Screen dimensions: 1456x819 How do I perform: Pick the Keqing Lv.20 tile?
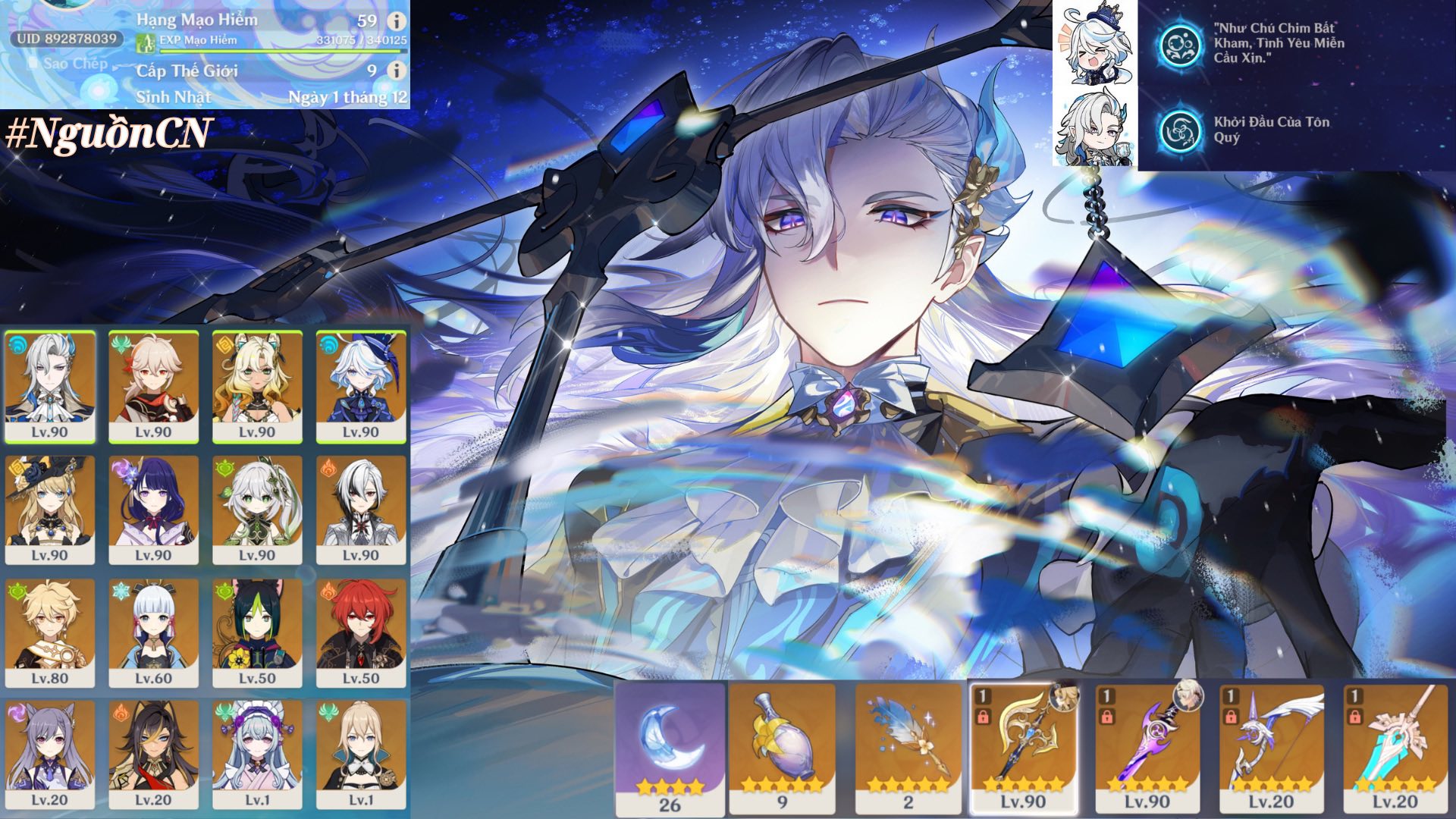point(50,754)
